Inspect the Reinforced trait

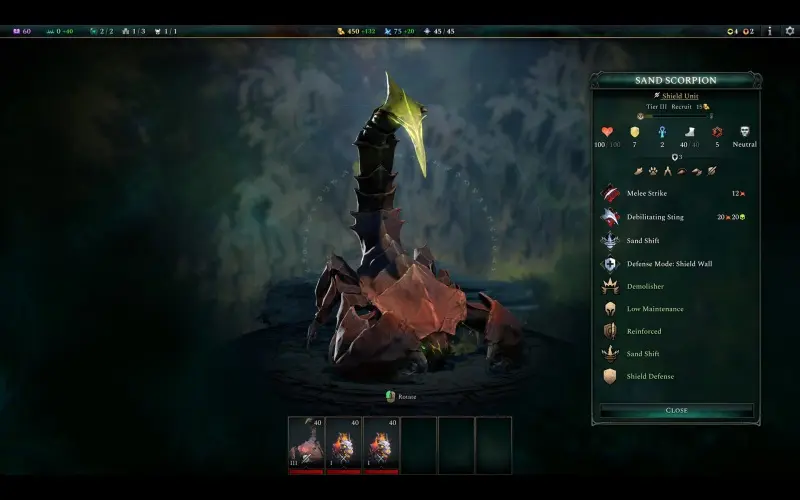point(644,331)
